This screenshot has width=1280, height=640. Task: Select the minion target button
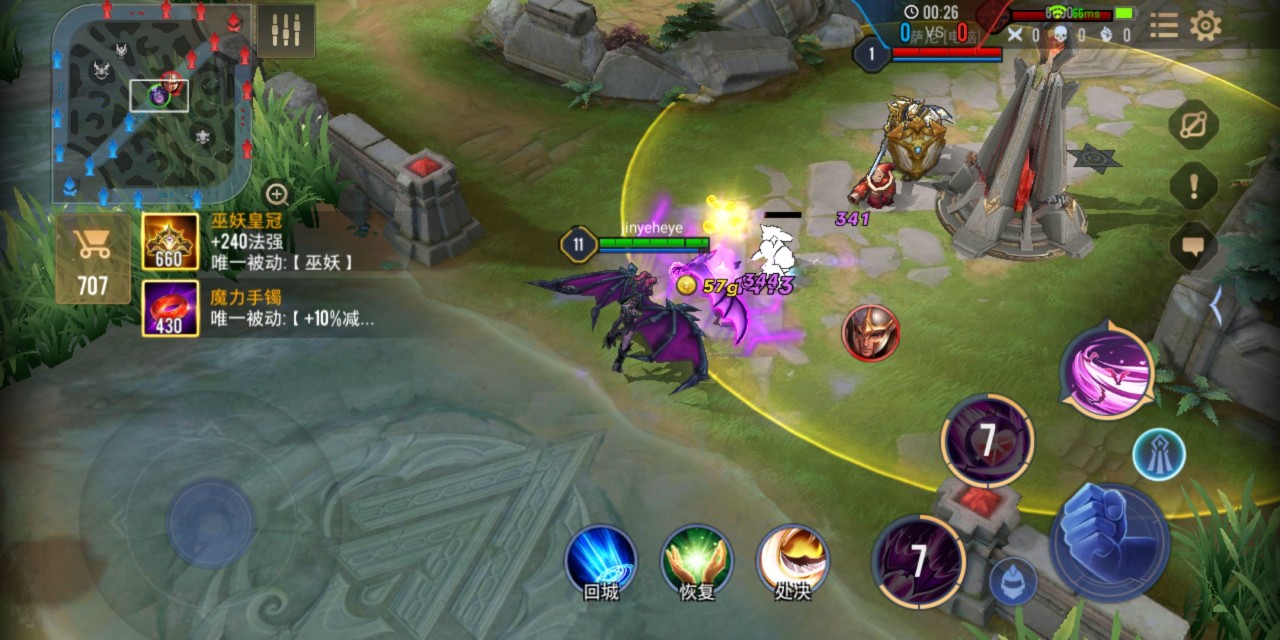[x=1012, y=582]
